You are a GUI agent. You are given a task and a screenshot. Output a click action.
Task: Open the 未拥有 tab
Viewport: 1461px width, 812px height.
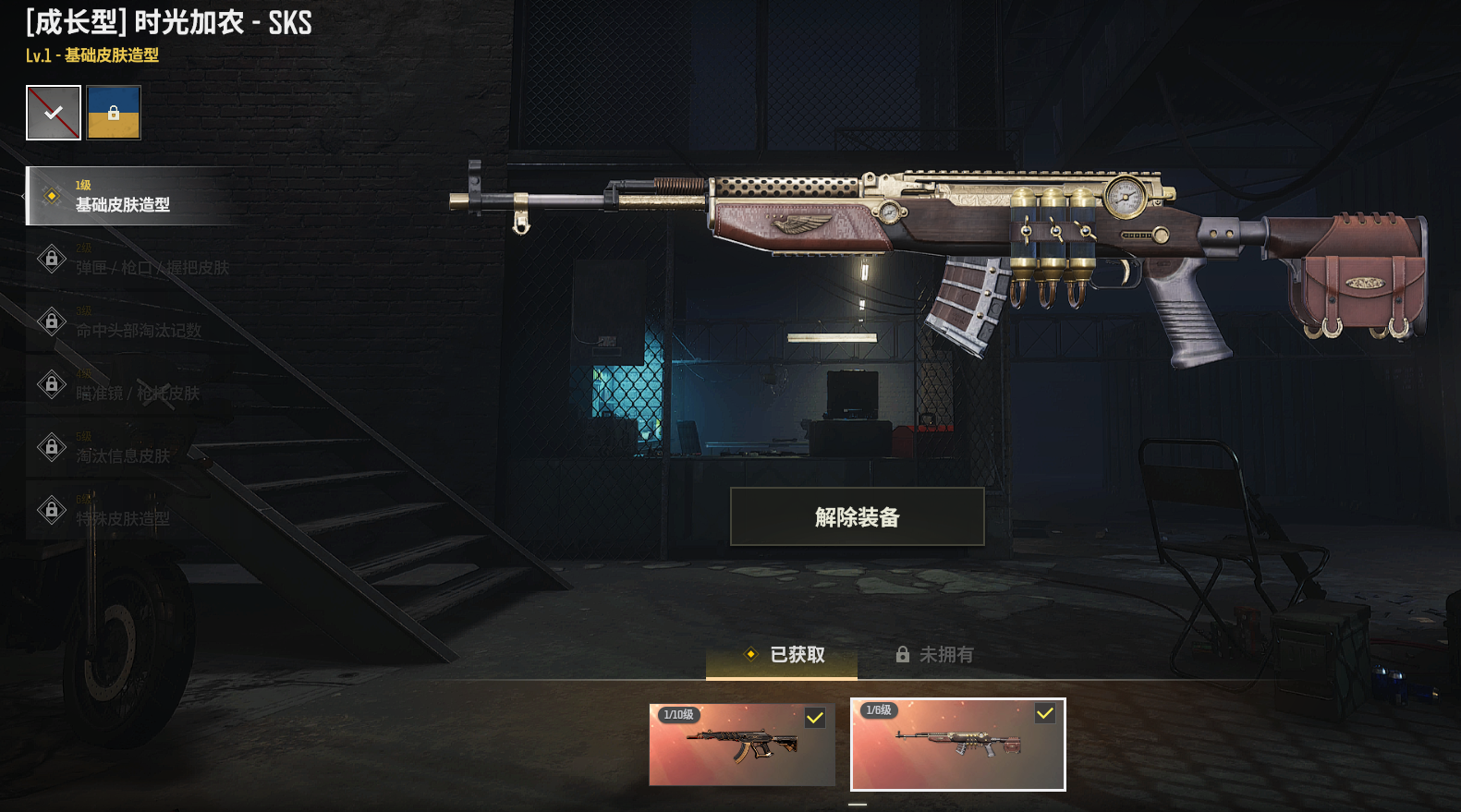click(934, 655)
